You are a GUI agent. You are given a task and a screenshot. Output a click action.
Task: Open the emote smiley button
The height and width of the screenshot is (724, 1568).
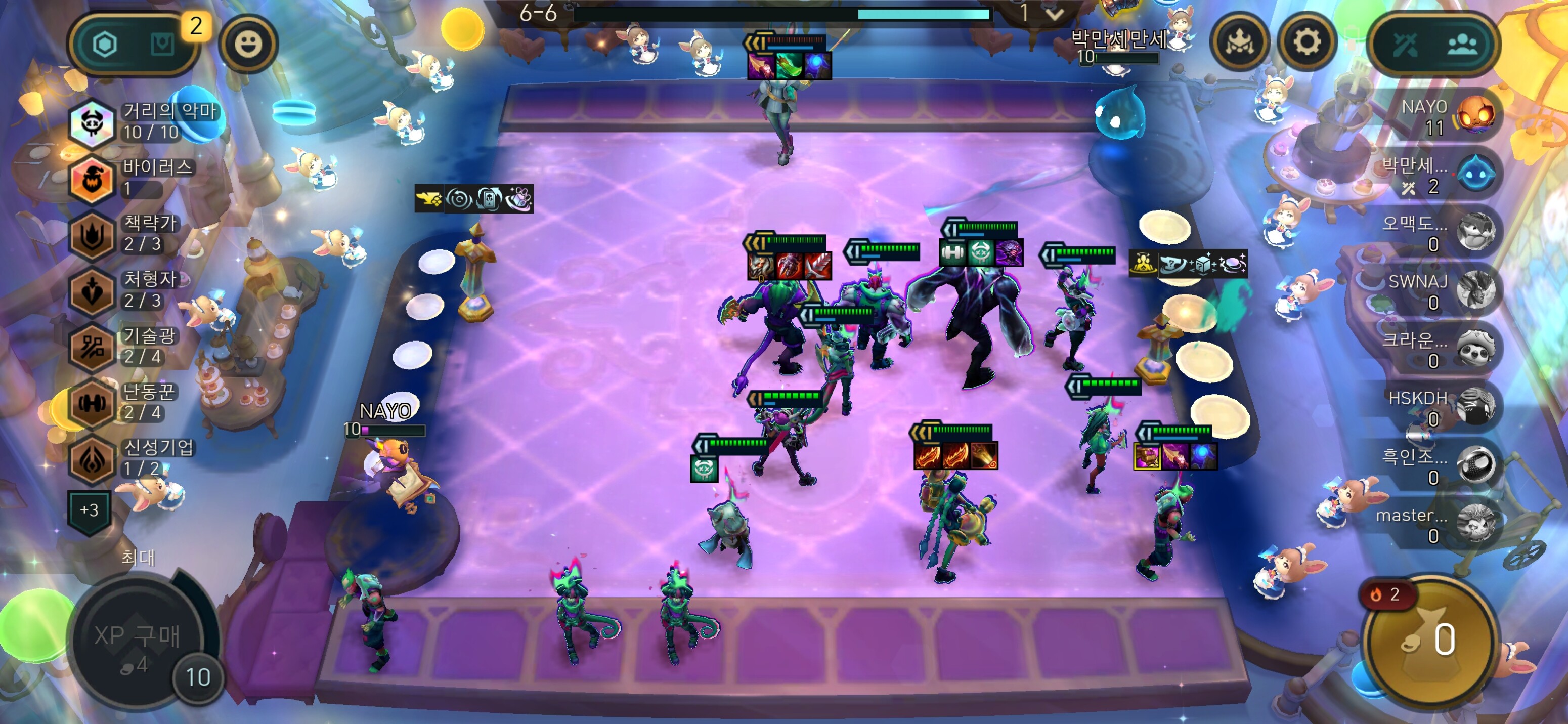click(248, 44)
